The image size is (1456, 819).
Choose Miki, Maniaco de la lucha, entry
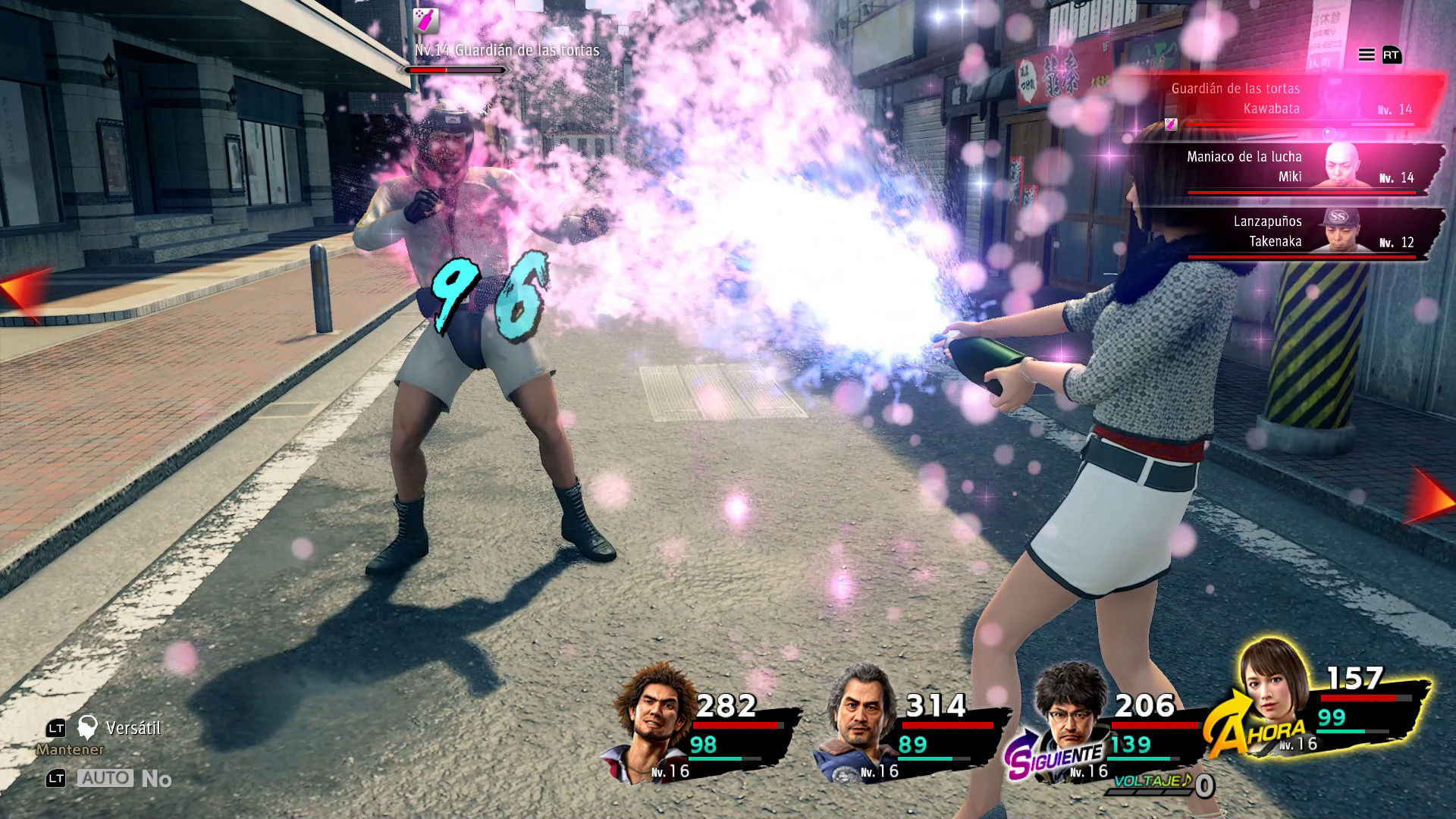pos(1289,168)
